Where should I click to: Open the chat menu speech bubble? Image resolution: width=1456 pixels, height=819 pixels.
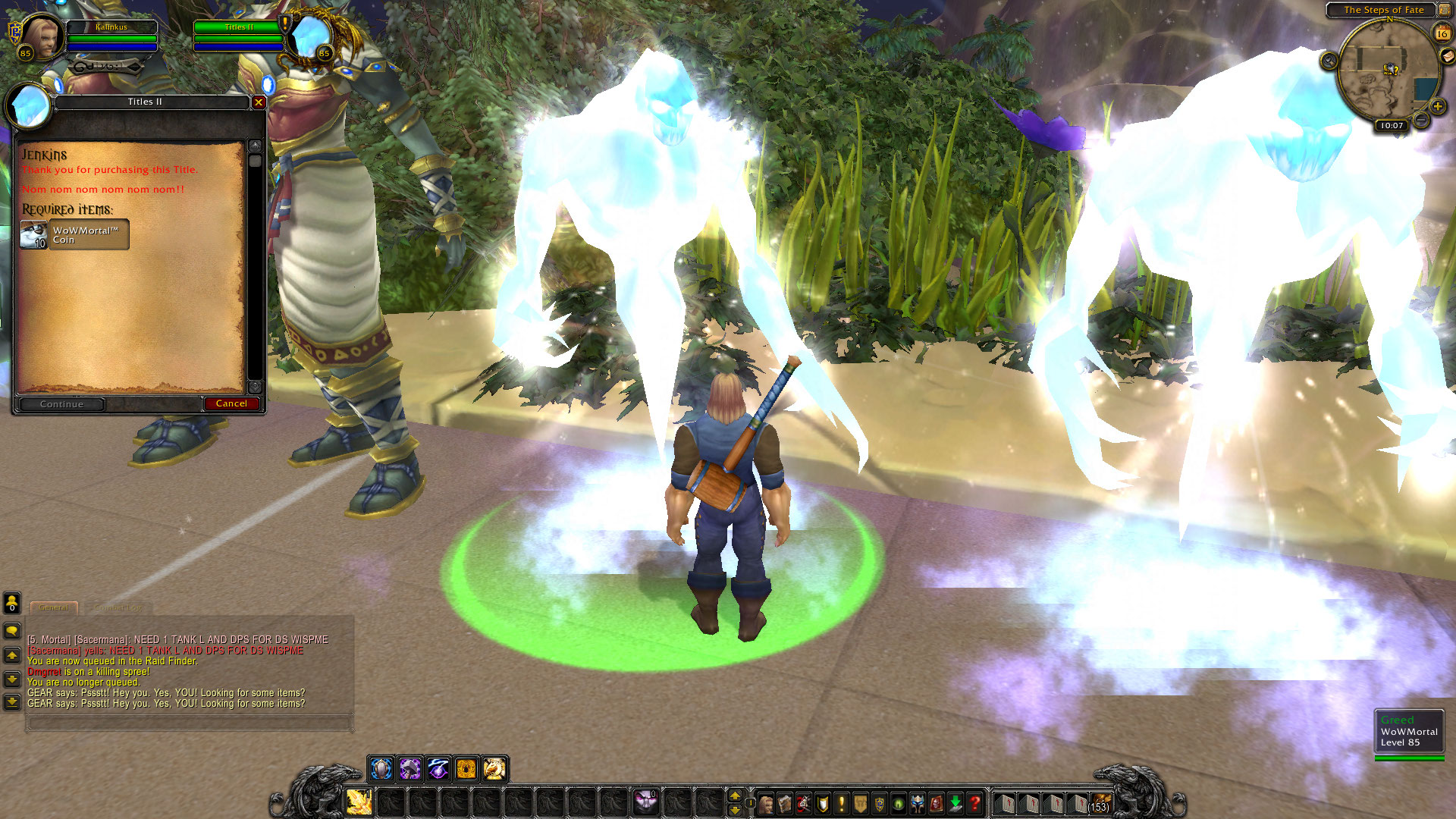pyautogui.click(x=12, y=629)
